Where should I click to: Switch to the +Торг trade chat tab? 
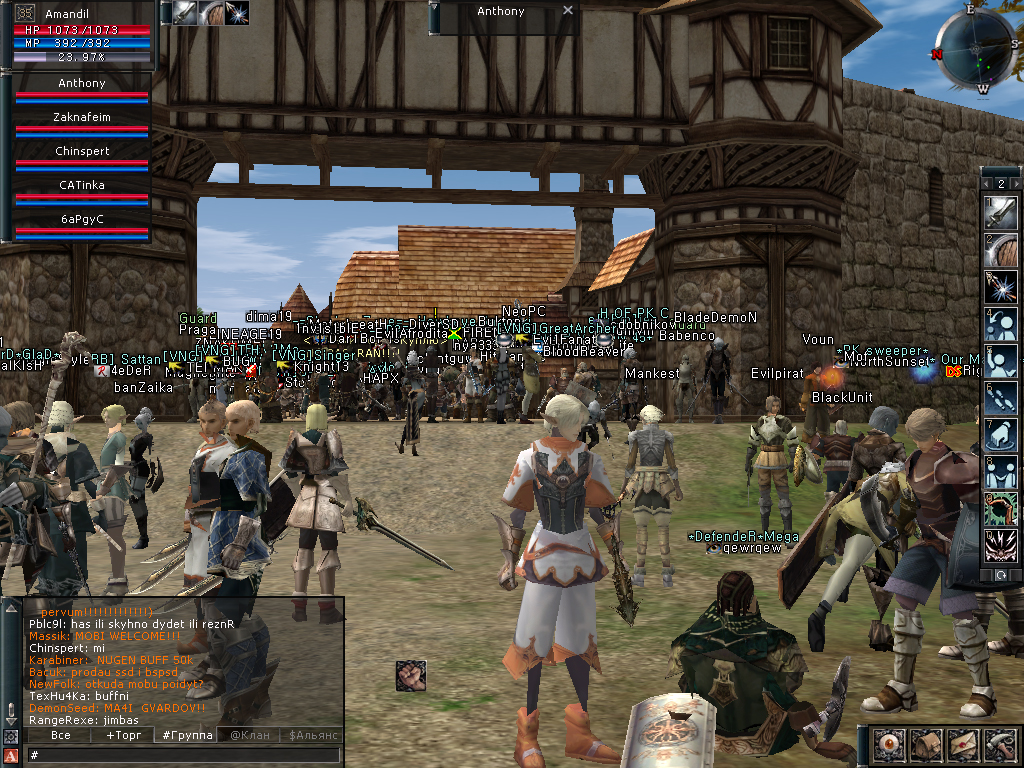coord(124,735)
